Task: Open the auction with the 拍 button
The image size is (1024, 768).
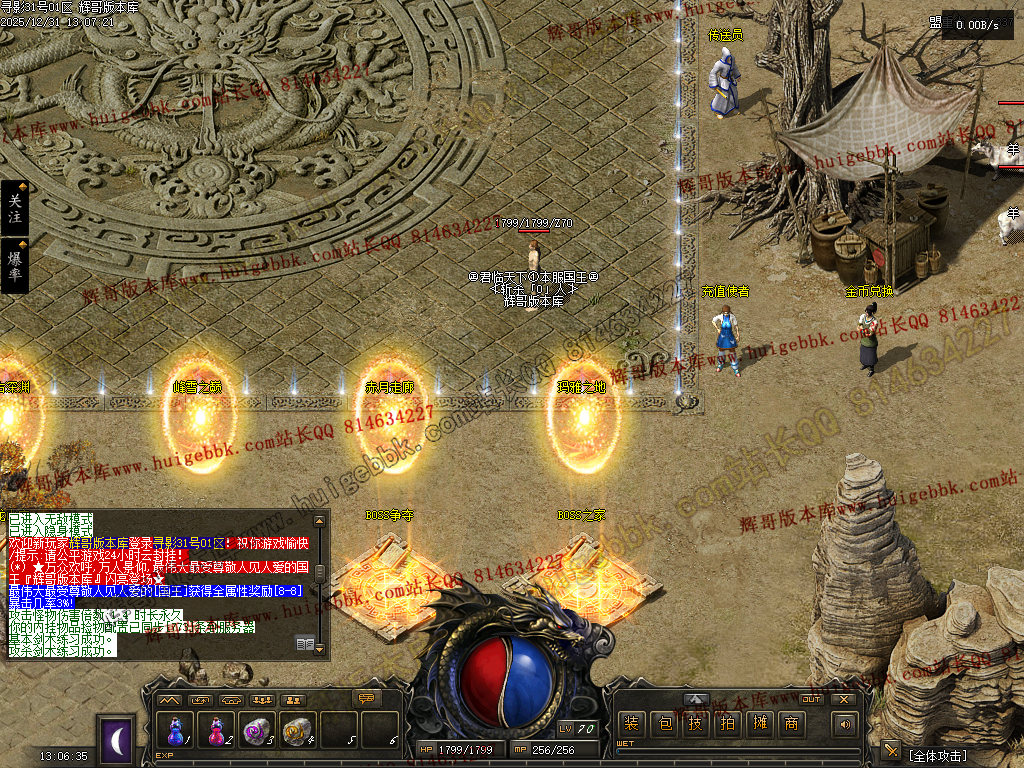Action: 727,724
